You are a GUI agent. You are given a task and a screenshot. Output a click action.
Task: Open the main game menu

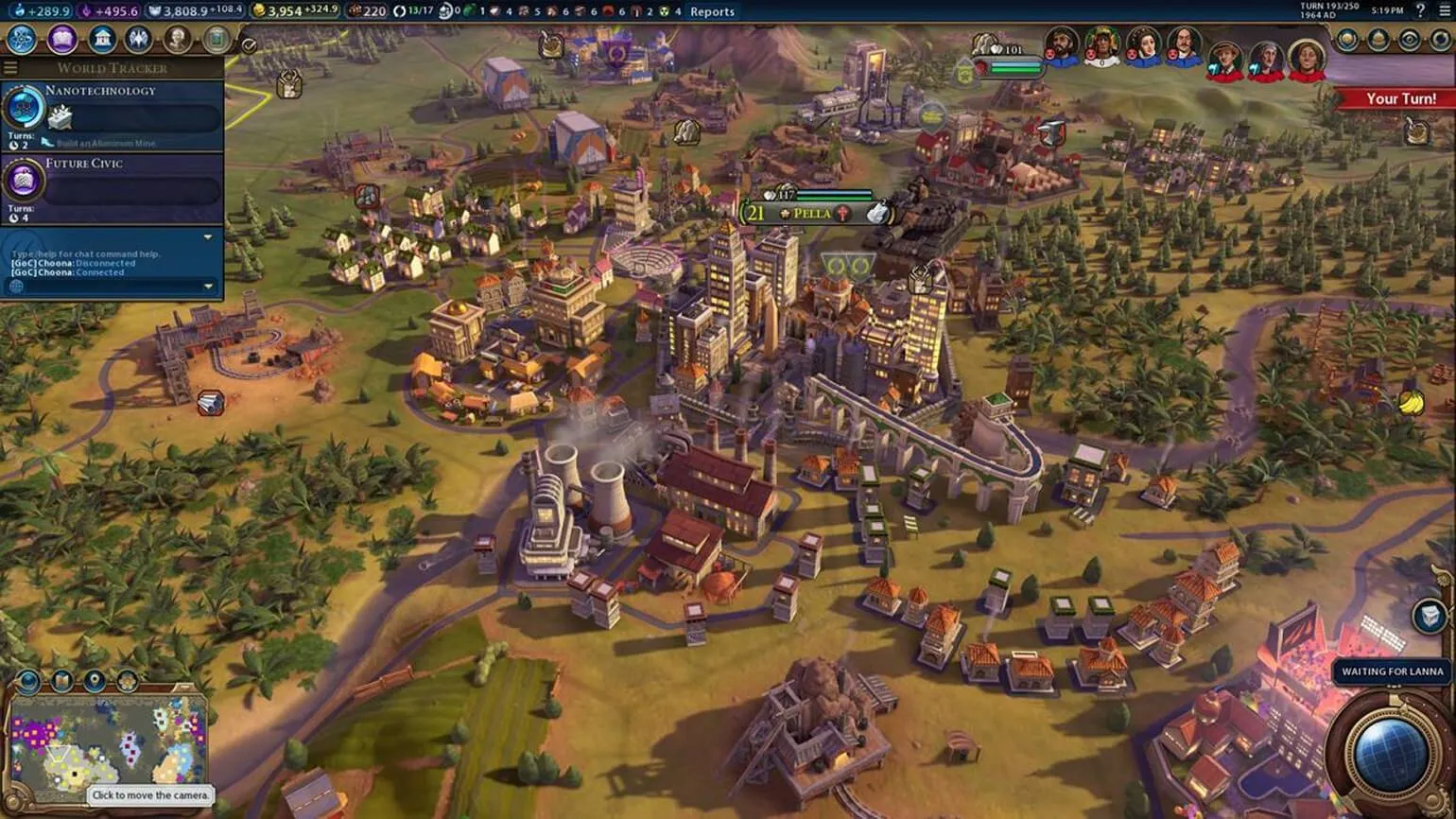coord(1443,10)
